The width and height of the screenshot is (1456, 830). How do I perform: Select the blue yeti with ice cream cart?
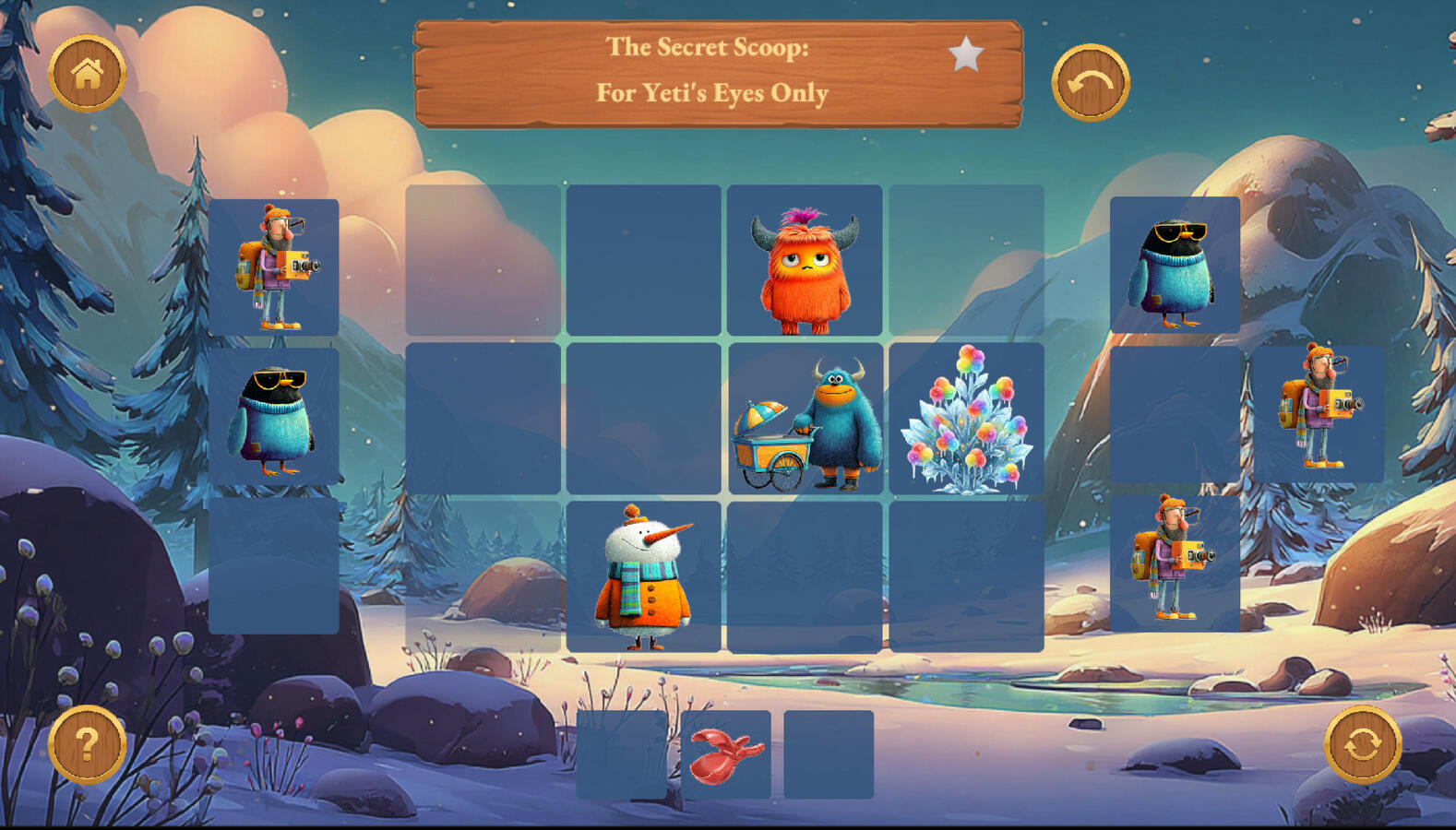pos(805,420)
